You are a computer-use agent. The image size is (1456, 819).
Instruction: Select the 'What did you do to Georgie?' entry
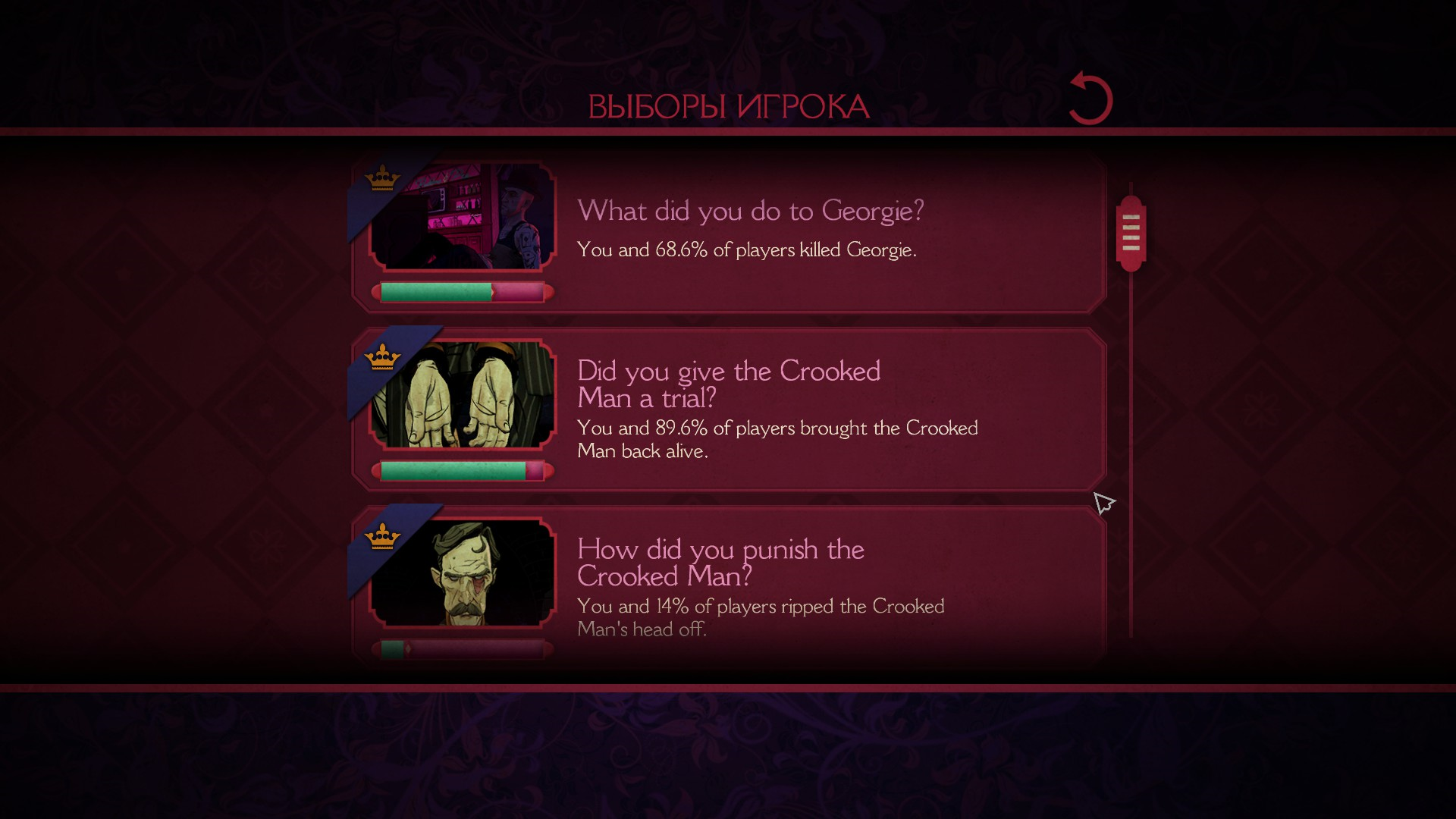750,211
